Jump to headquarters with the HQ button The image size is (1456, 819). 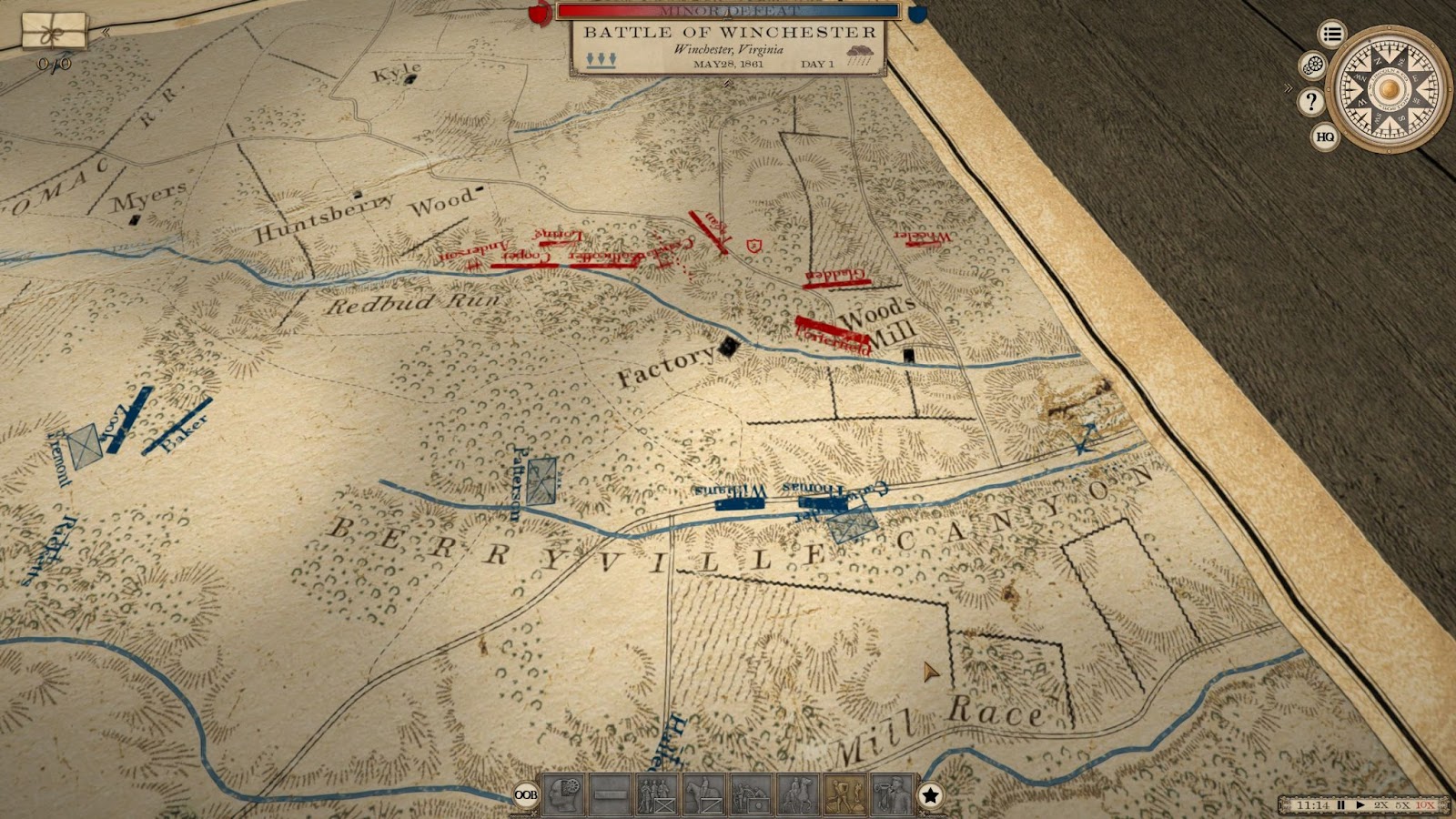[1325, 136]
